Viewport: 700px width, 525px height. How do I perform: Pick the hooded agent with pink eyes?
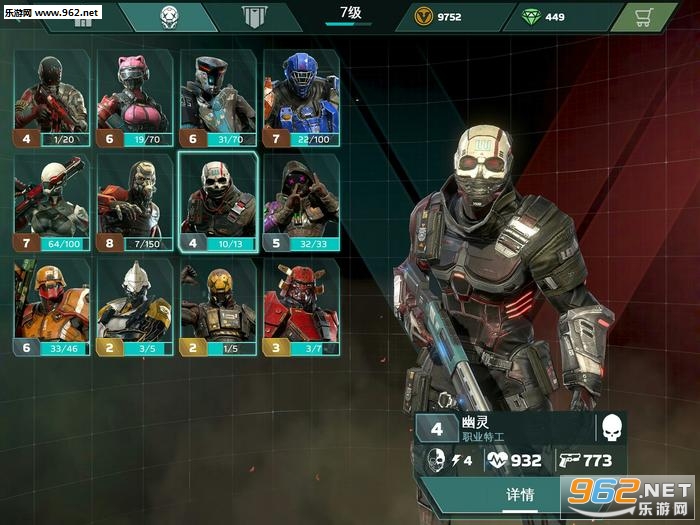pos(301,202)
